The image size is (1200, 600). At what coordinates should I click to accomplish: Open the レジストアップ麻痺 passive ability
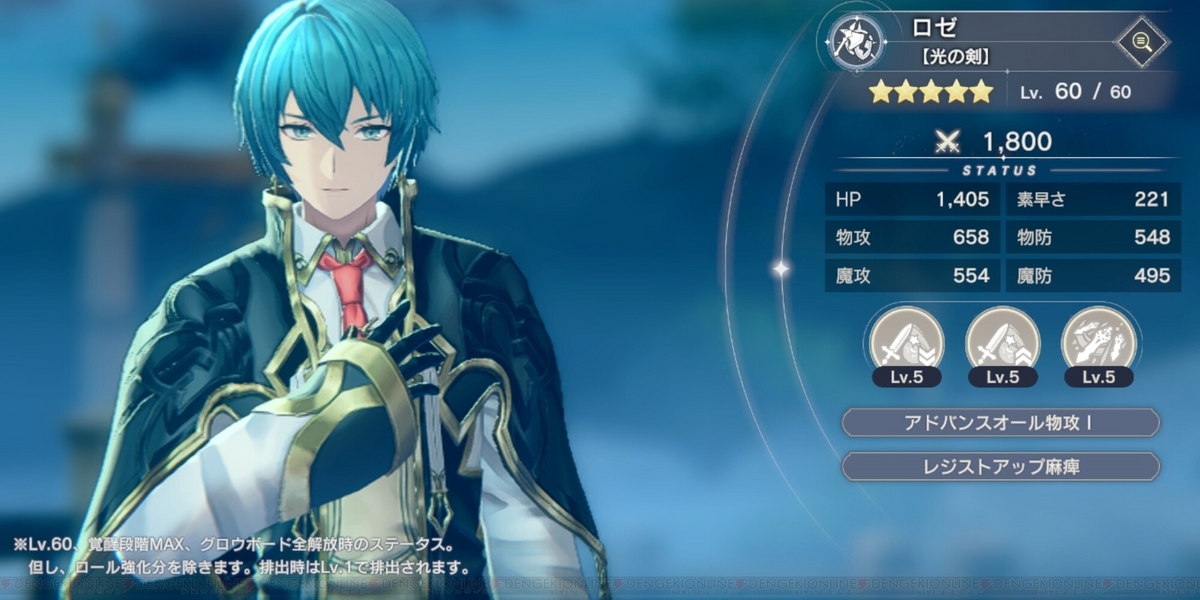pos(1001,466)
